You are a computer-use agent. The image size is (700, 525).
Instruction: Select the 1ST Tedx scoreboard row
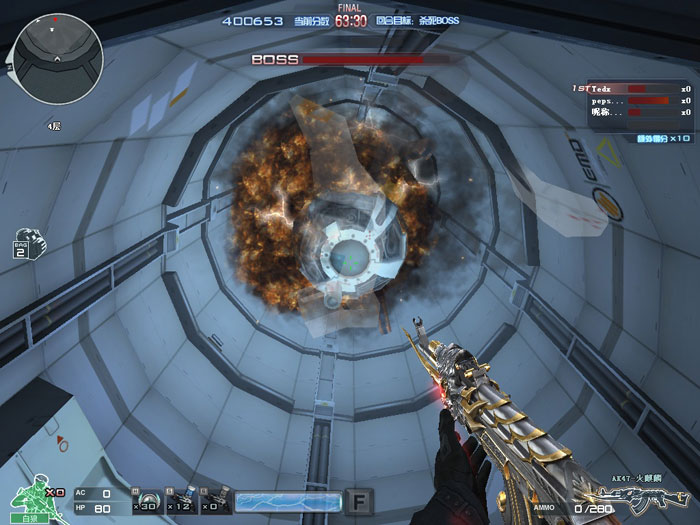click(x=631, y=89)
